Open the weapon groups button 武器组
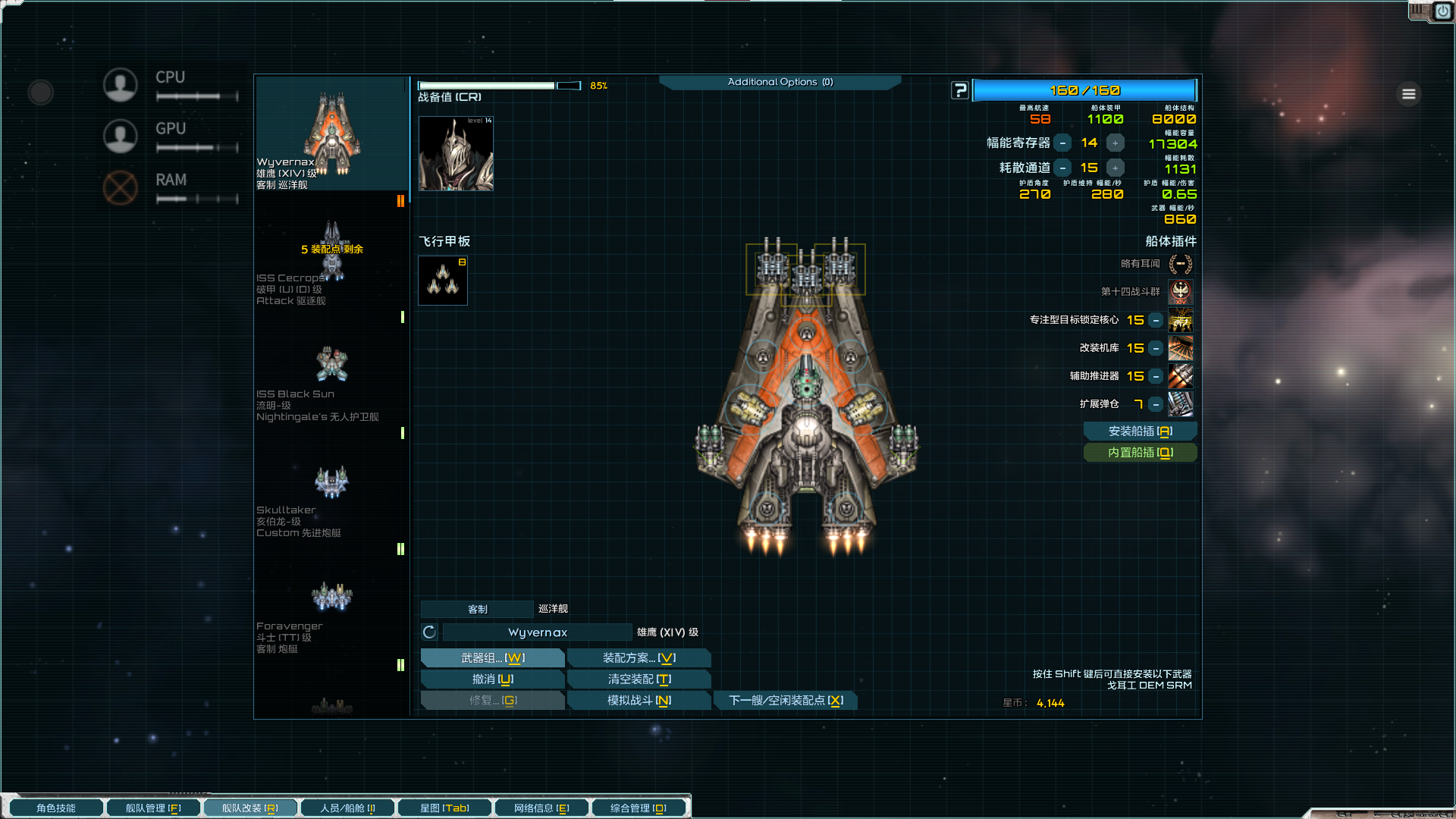Viewport: 1456px width, 819px height. (x=492, y=658)
